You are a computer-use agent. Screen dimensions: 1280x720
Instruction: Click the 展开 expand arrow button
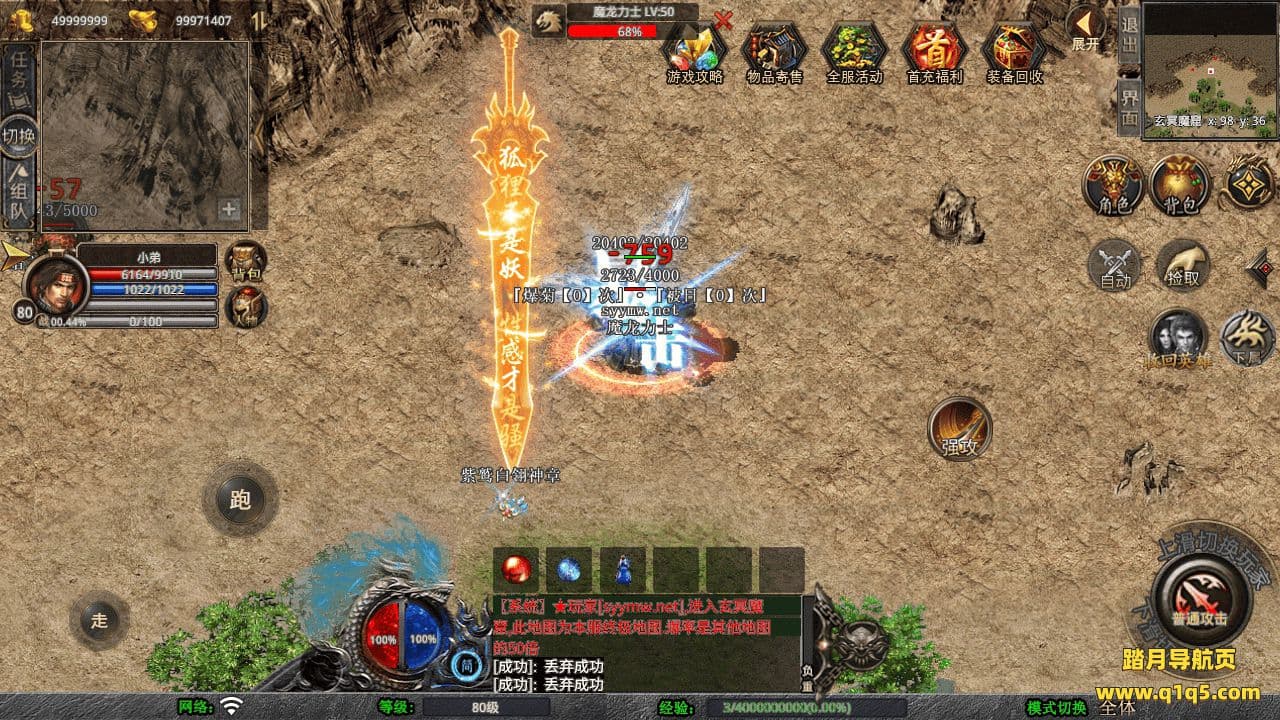click(1085, 28)
